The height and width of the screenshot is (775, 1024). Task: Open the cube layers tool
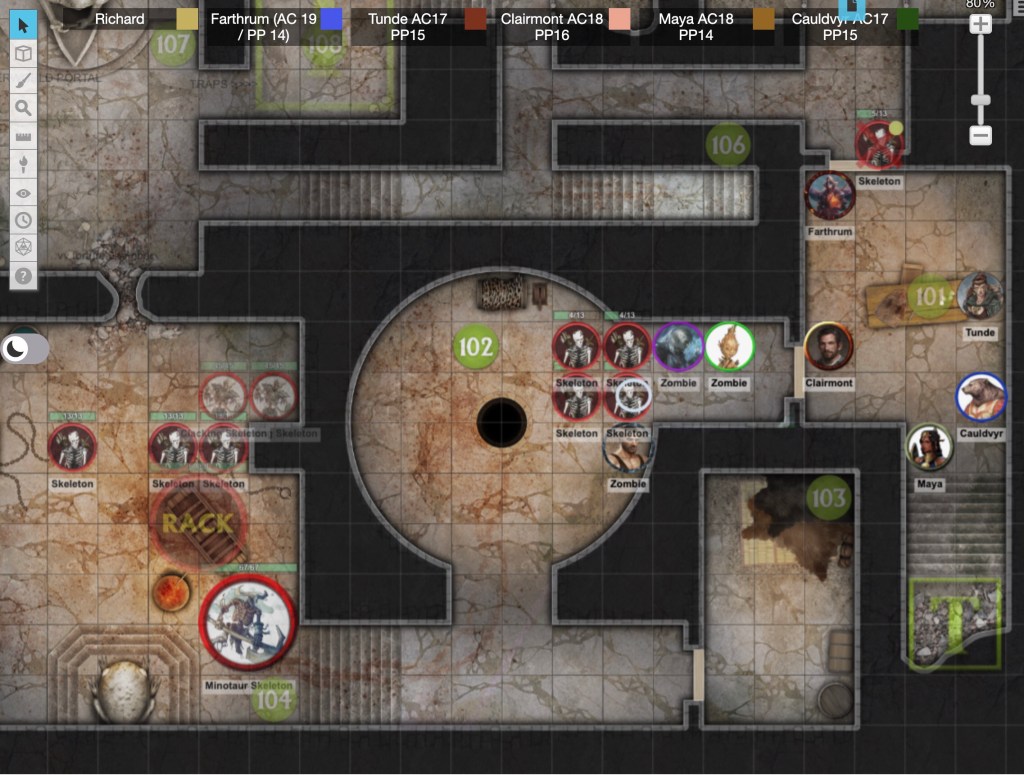[23, 53]
